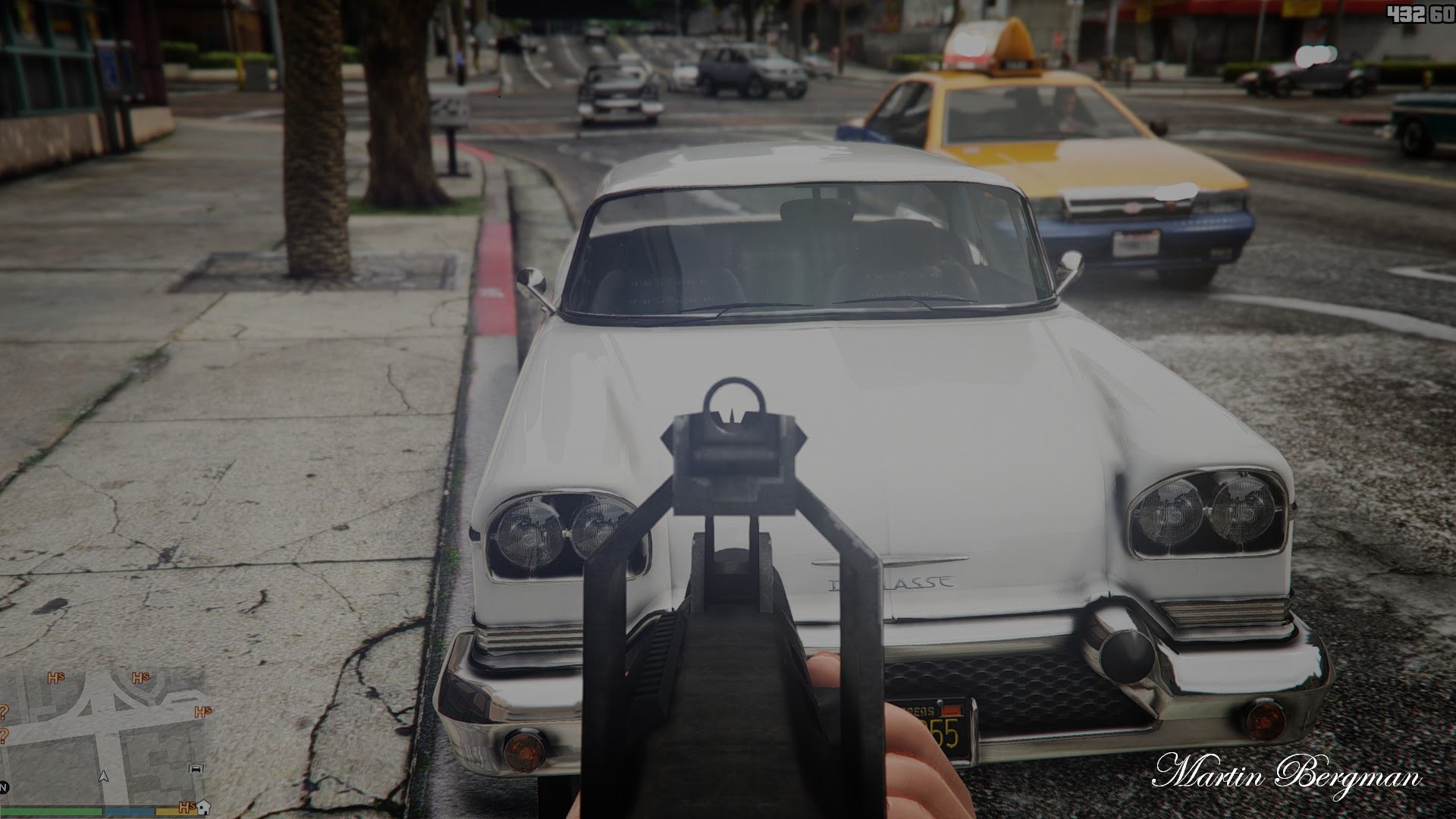Select the safehouse icon on the minimap
Image resolution: width=1456 pixels, height=819 pixels.
(x=203, y=808)
